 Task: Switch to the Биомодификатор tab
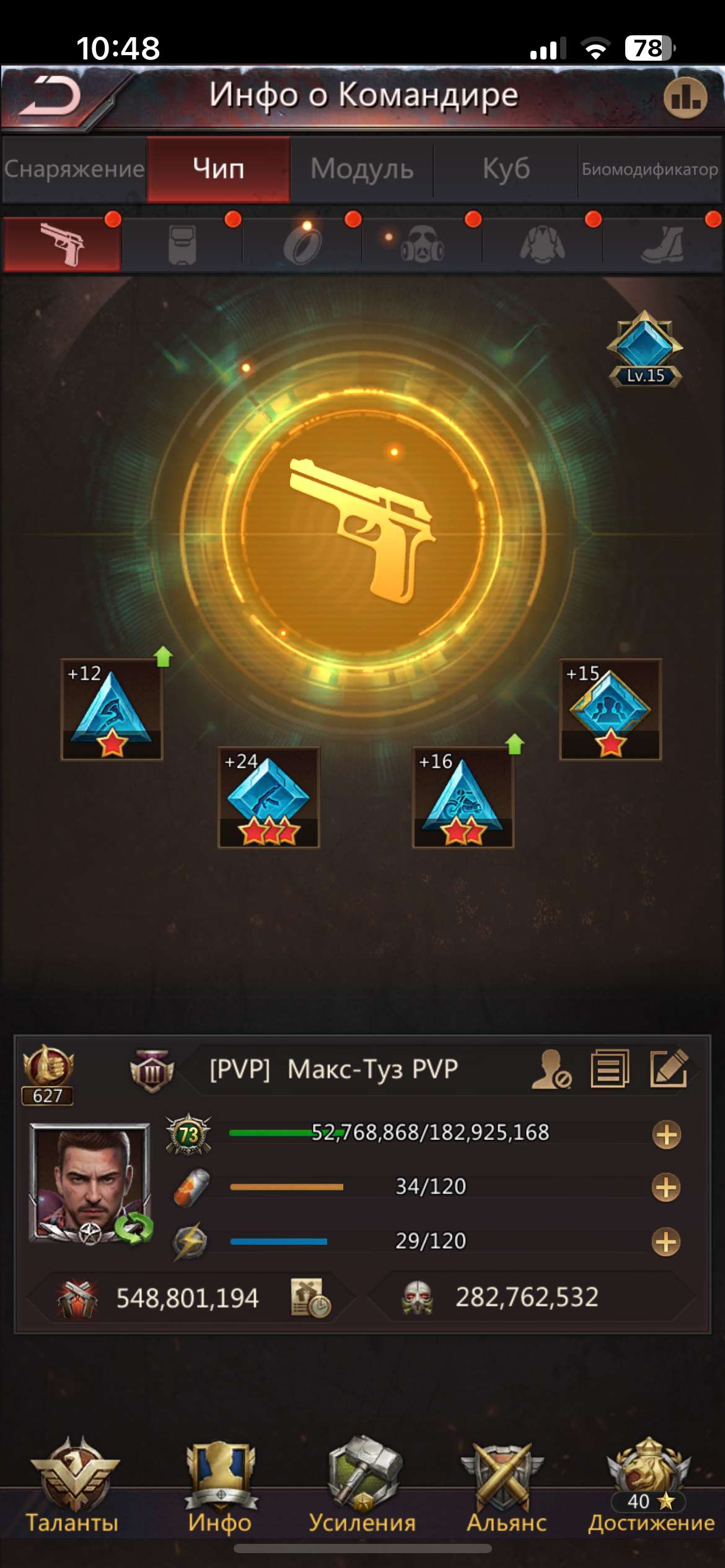coord(649,169)
